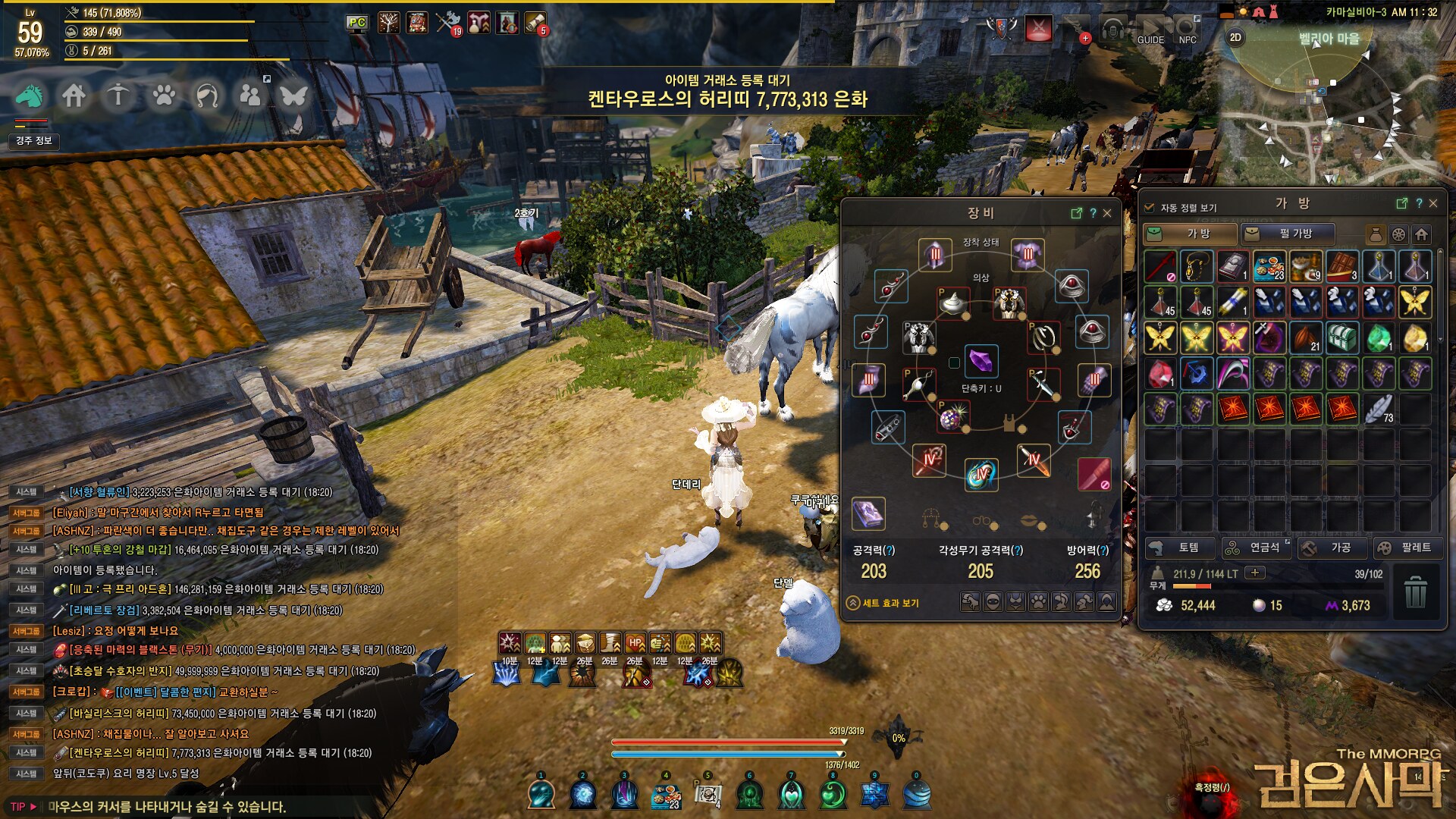Open the palette (팔레트) button

tap(1407, 548)
